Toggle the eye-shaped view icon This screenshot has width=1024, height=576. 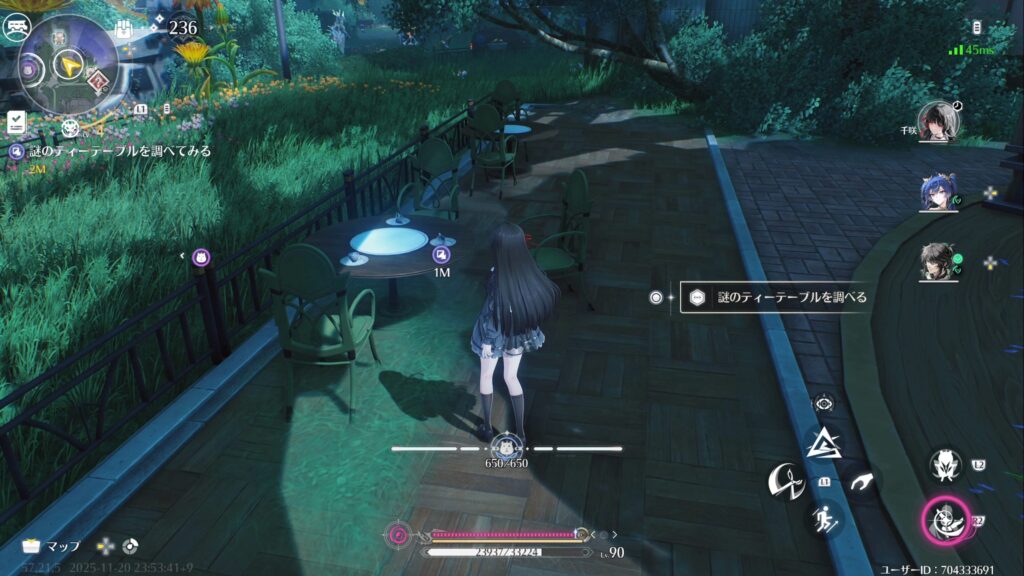(825, 403)
